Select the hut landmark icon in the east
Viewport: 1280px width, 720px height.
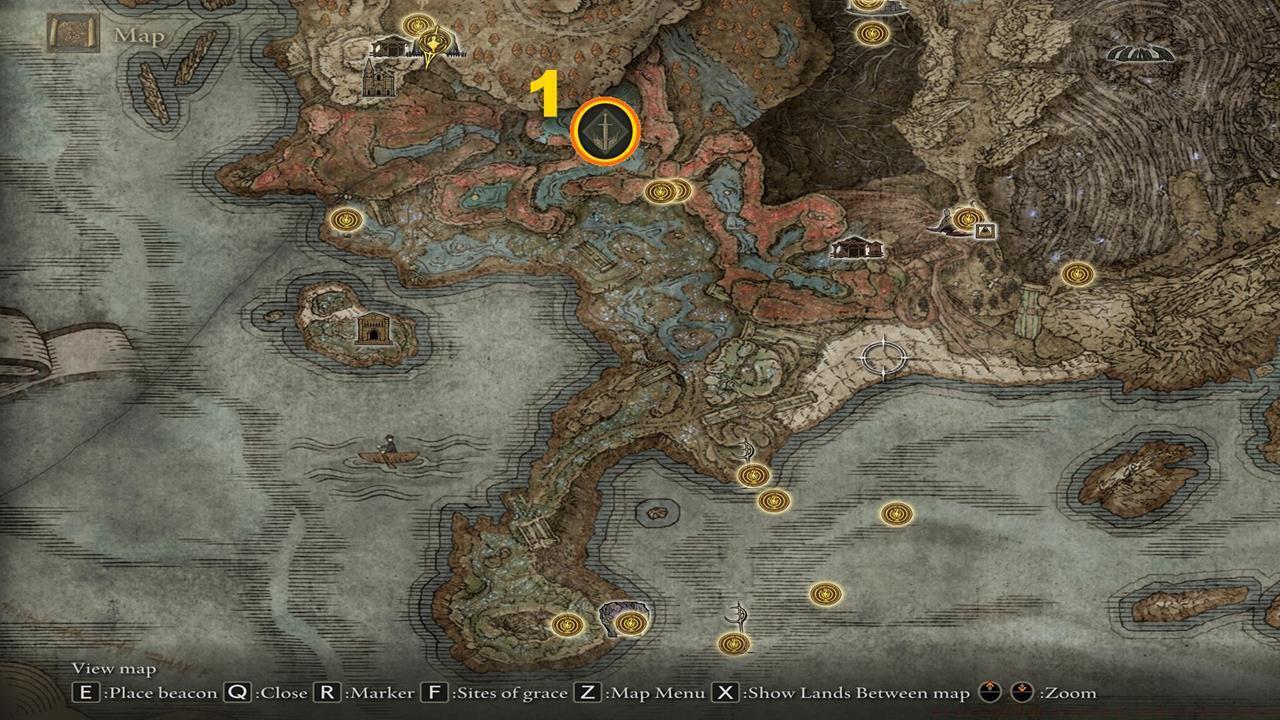click(x=856, y=246)
